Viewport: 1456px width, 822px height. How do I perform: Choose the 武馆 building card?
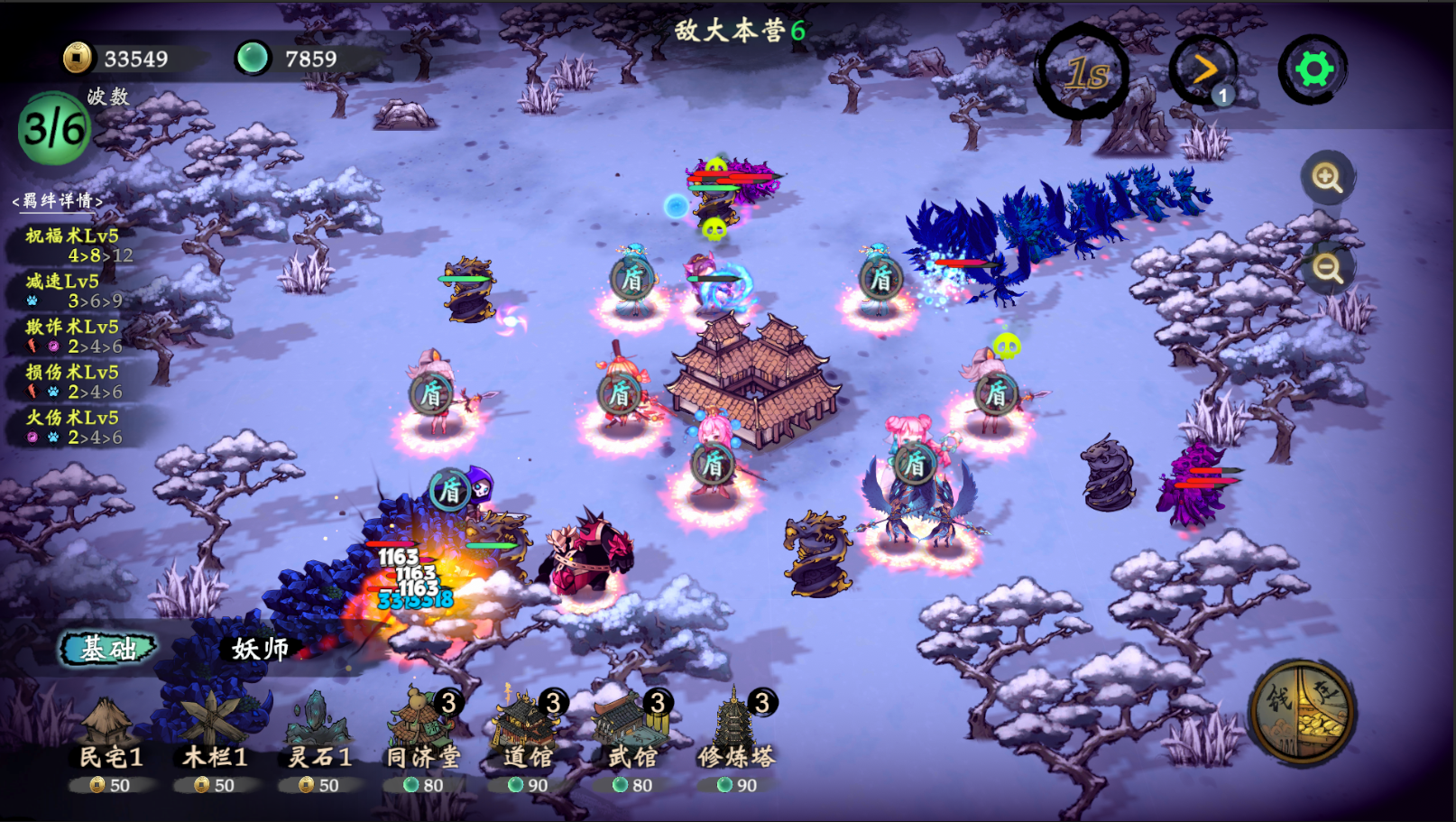(632, 740)
